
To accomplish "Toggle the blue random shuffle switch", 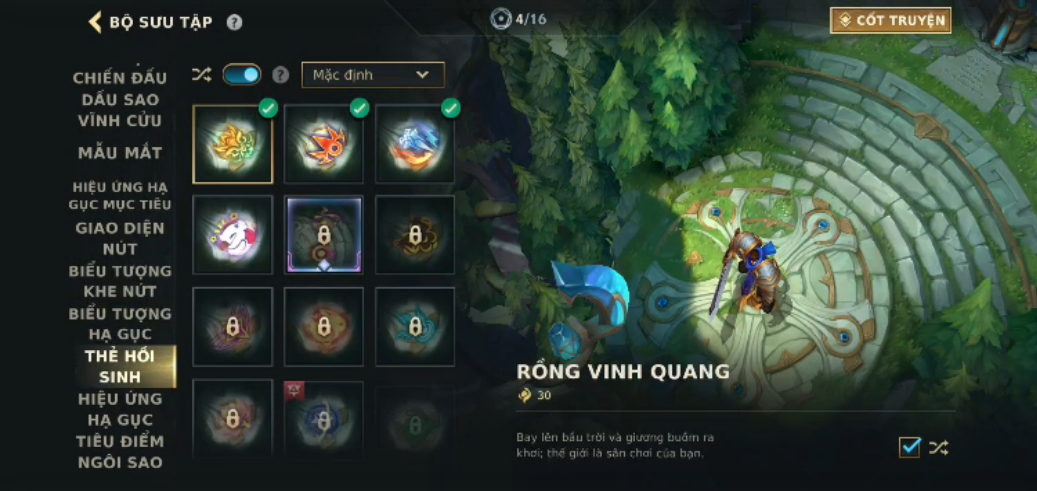I will pos(241,74).
